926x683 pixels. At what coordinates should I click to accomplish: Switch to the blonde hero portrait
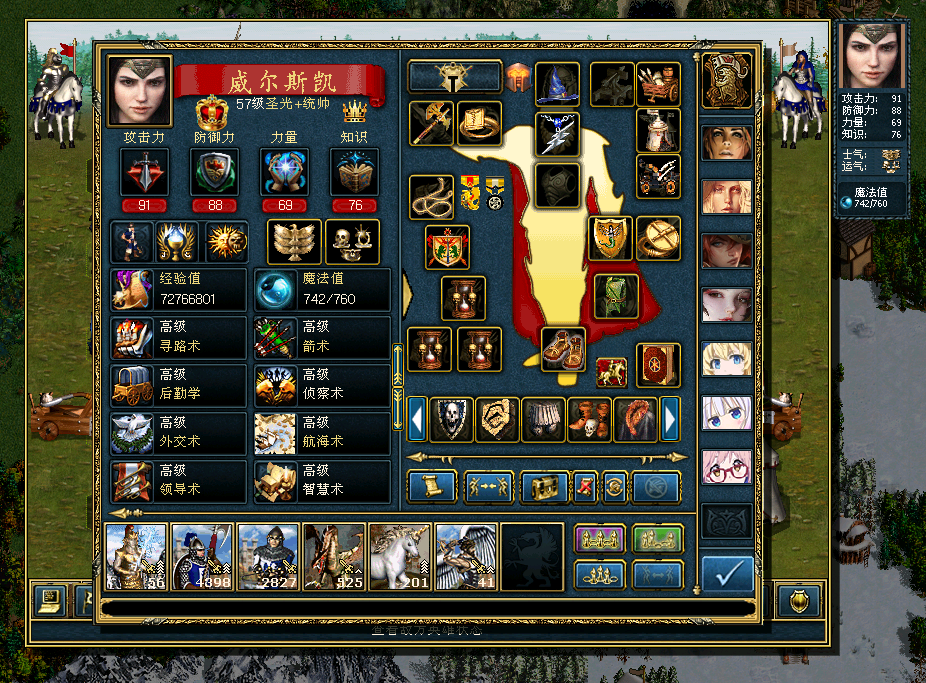(726, 358)
